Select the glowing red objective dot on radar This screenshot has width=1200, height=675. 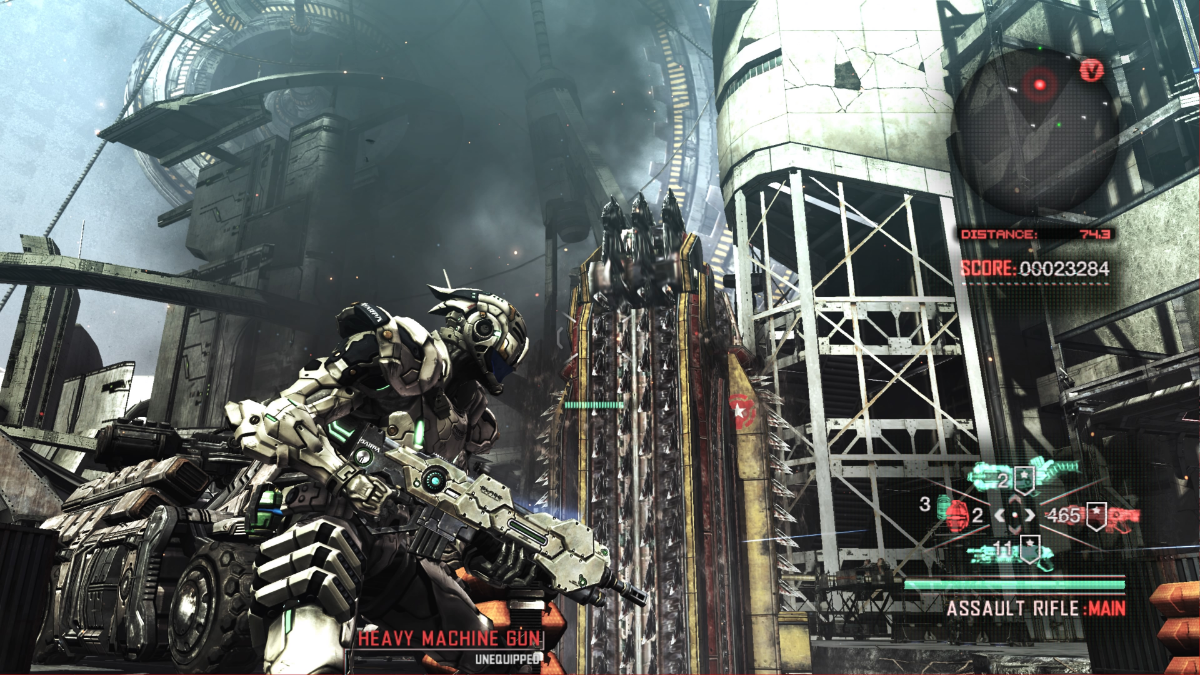click(x=1039, y=86)
